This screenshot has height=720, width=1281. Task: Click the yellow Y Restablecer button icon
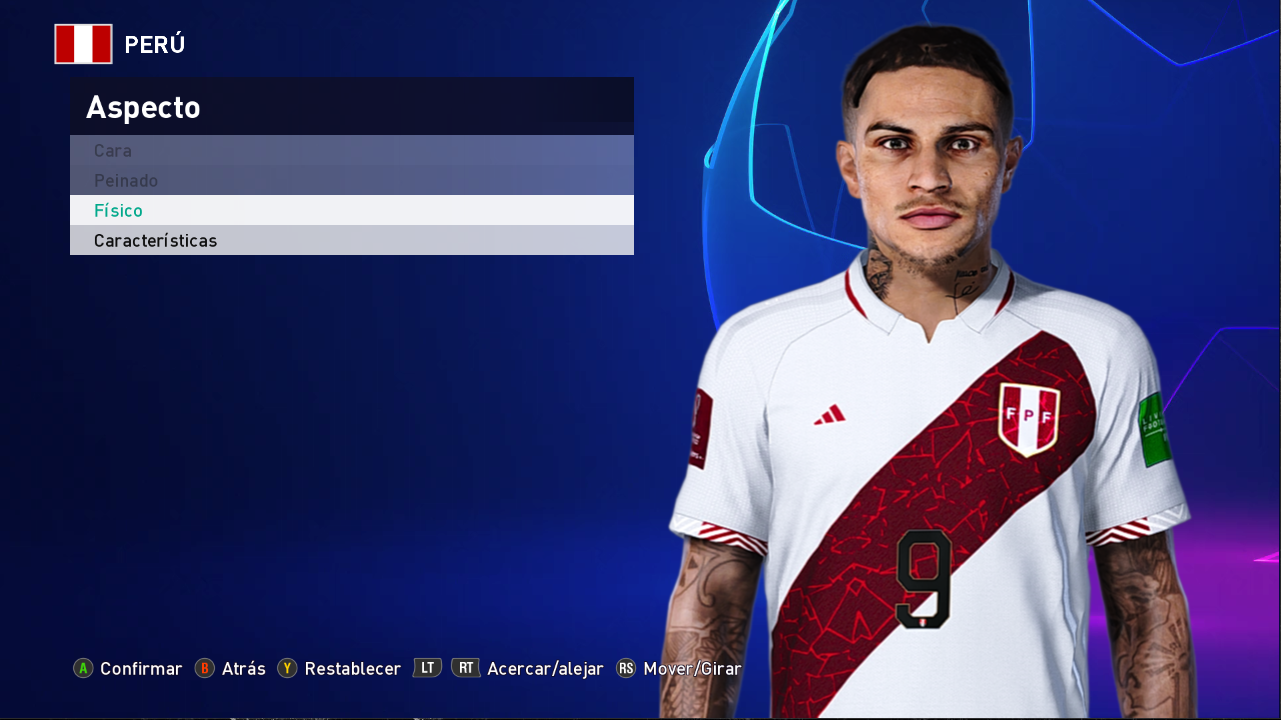[x=287, y=668]
